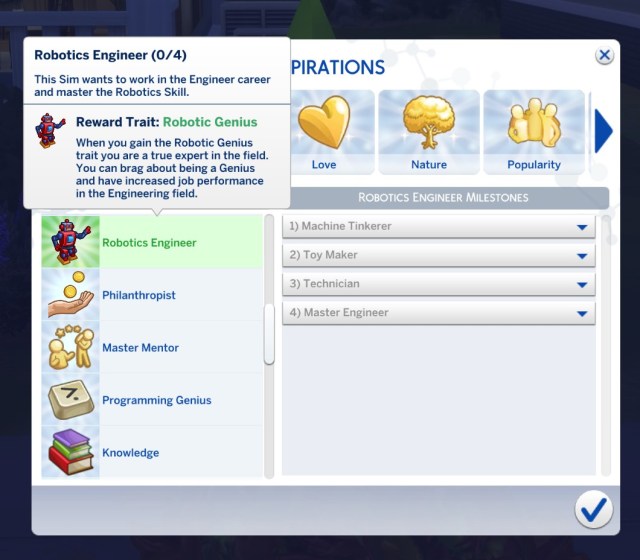Viewport: 640px width, 560px height.
Task: Select the Programming Genius aspiration
Action: tap(150, 400)
